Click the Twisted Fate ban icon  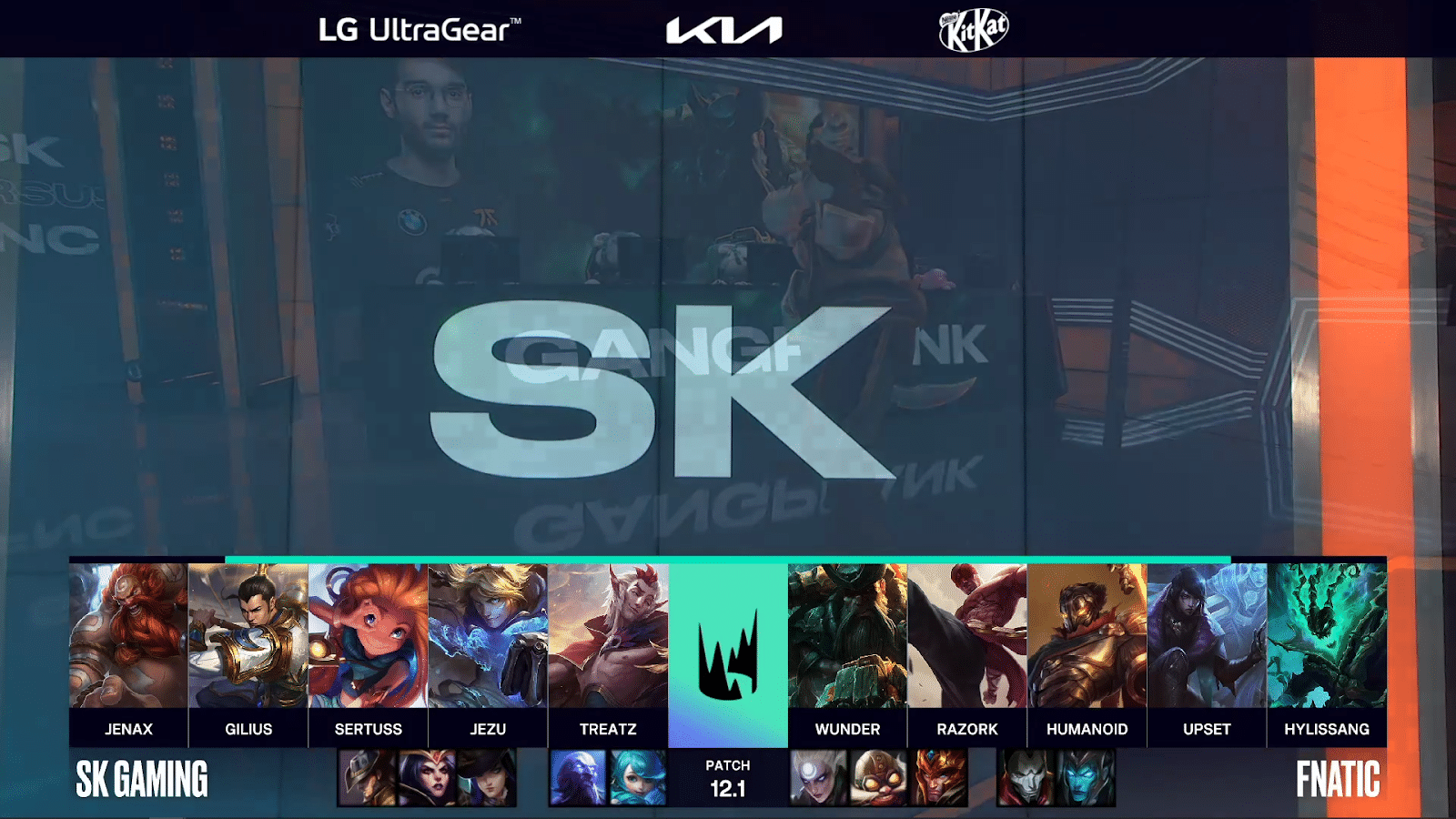pos(368,778)
